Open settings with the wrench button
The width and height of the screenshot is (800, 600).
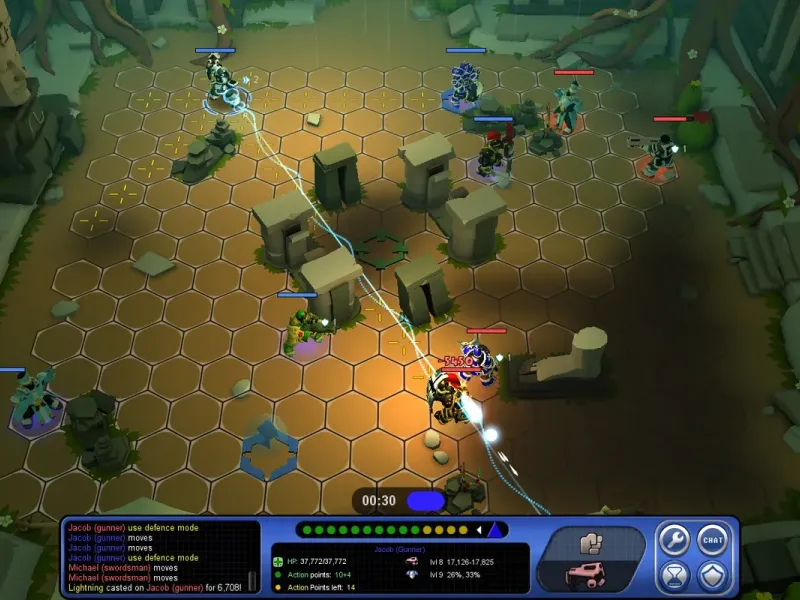pos(673,540)
